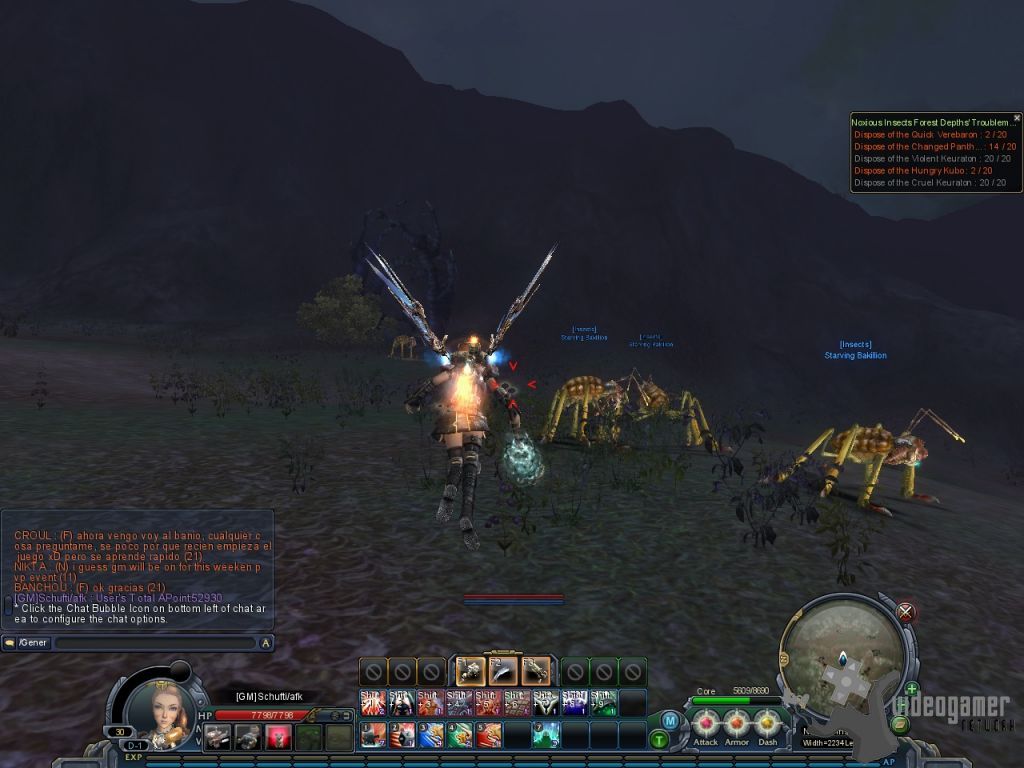
Task: Select the F2 blade weapon slot
Action: (503, 670)
